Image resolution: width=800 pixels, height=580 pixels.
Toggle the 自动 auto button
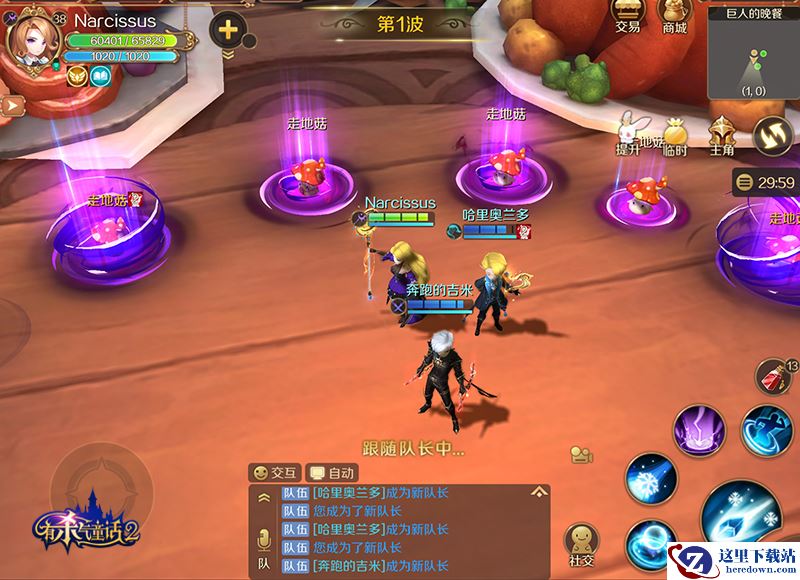click(332, 472)
